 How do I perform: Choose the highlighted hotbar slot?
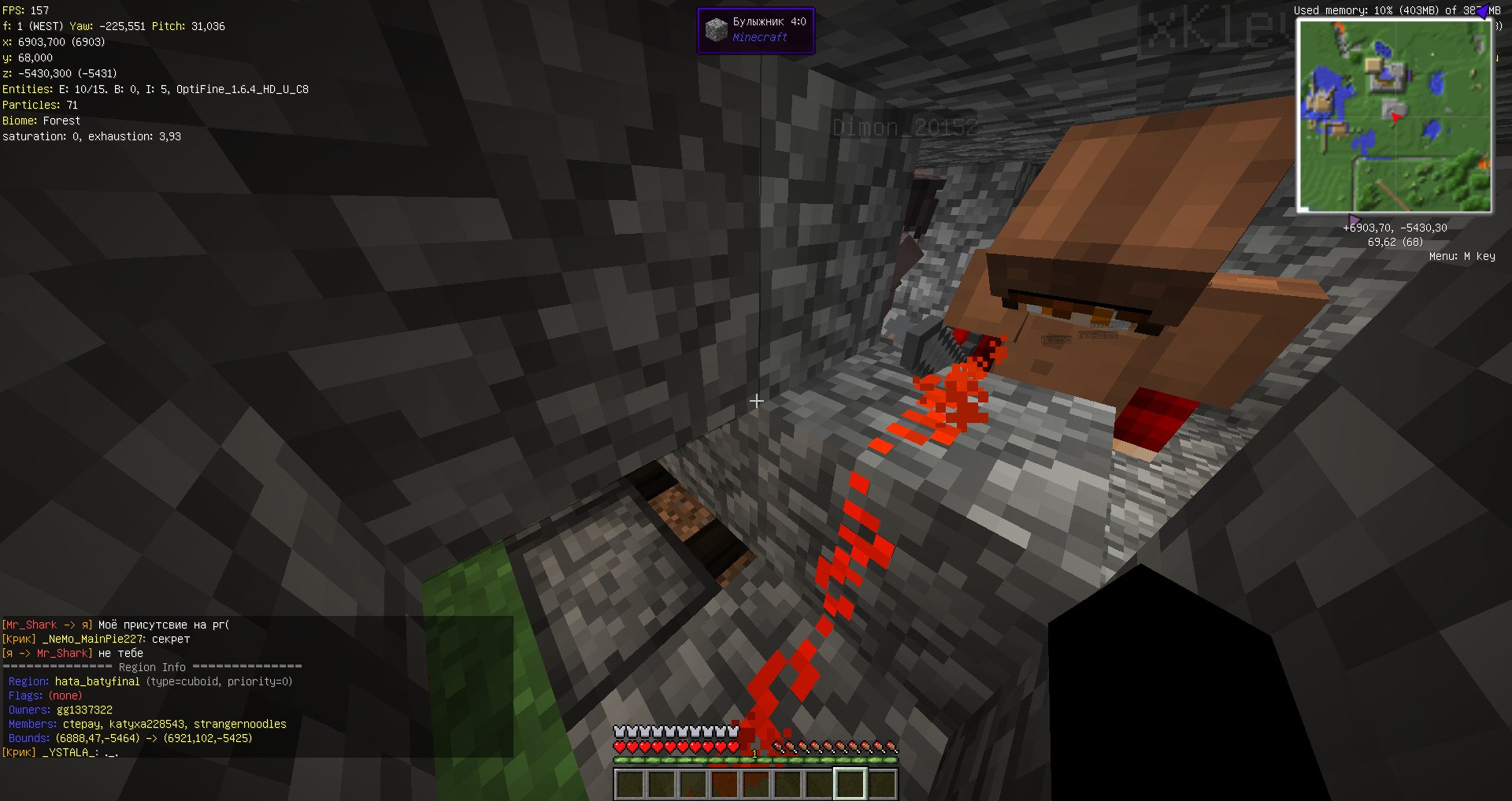[850, 784]
